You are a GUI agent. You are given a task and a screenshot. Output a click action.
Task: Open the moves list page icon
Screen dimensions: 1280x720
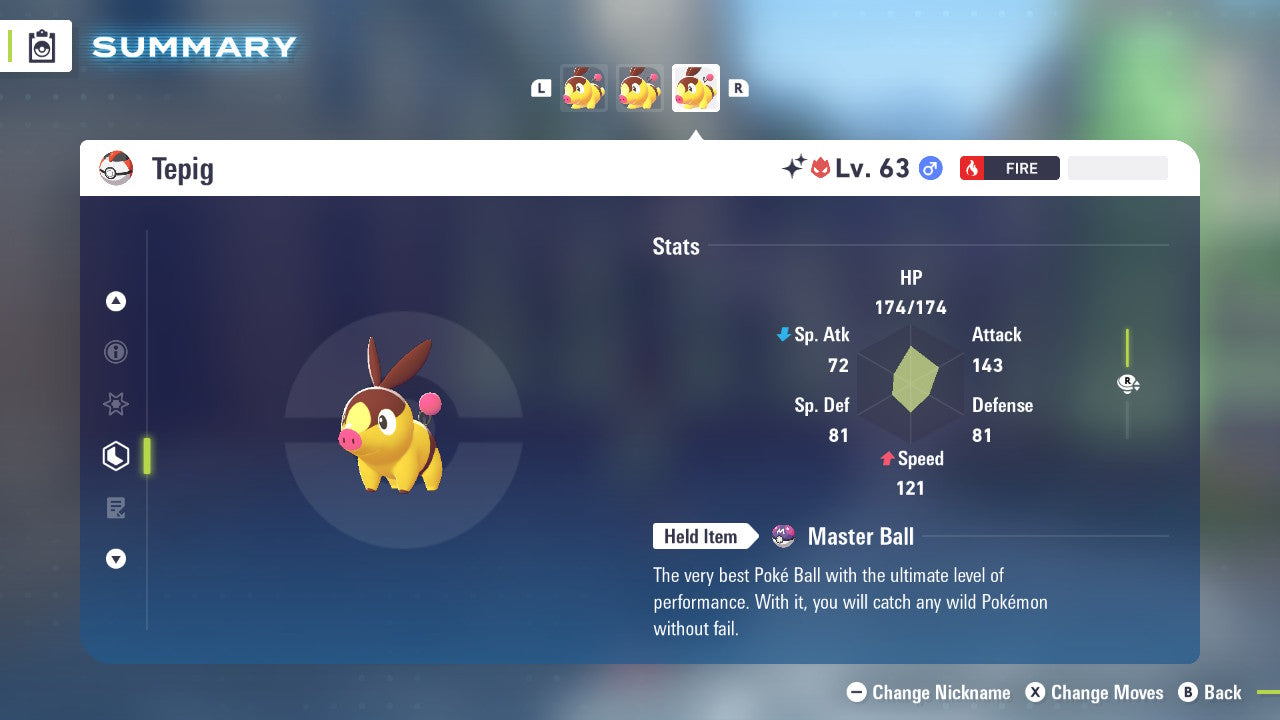click(x=116, y=508)
